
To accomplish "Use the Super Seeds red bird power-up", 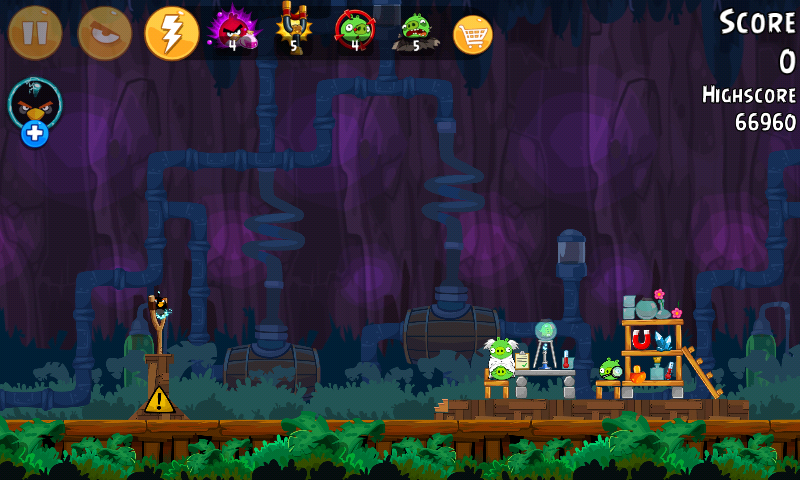I will coord(232,30).
